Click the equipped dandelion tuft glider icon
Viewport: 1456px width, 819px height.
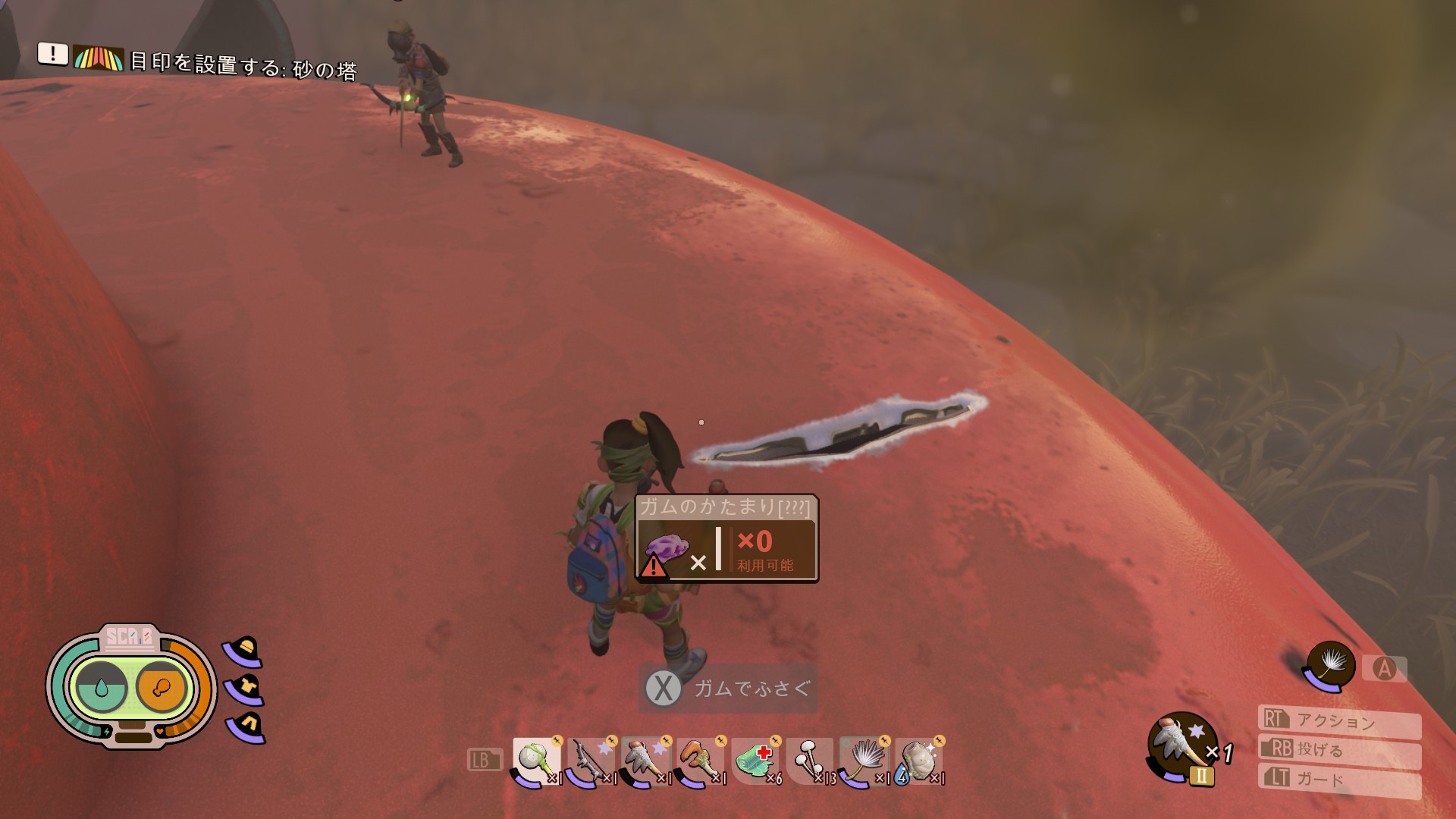point(1330,666)
